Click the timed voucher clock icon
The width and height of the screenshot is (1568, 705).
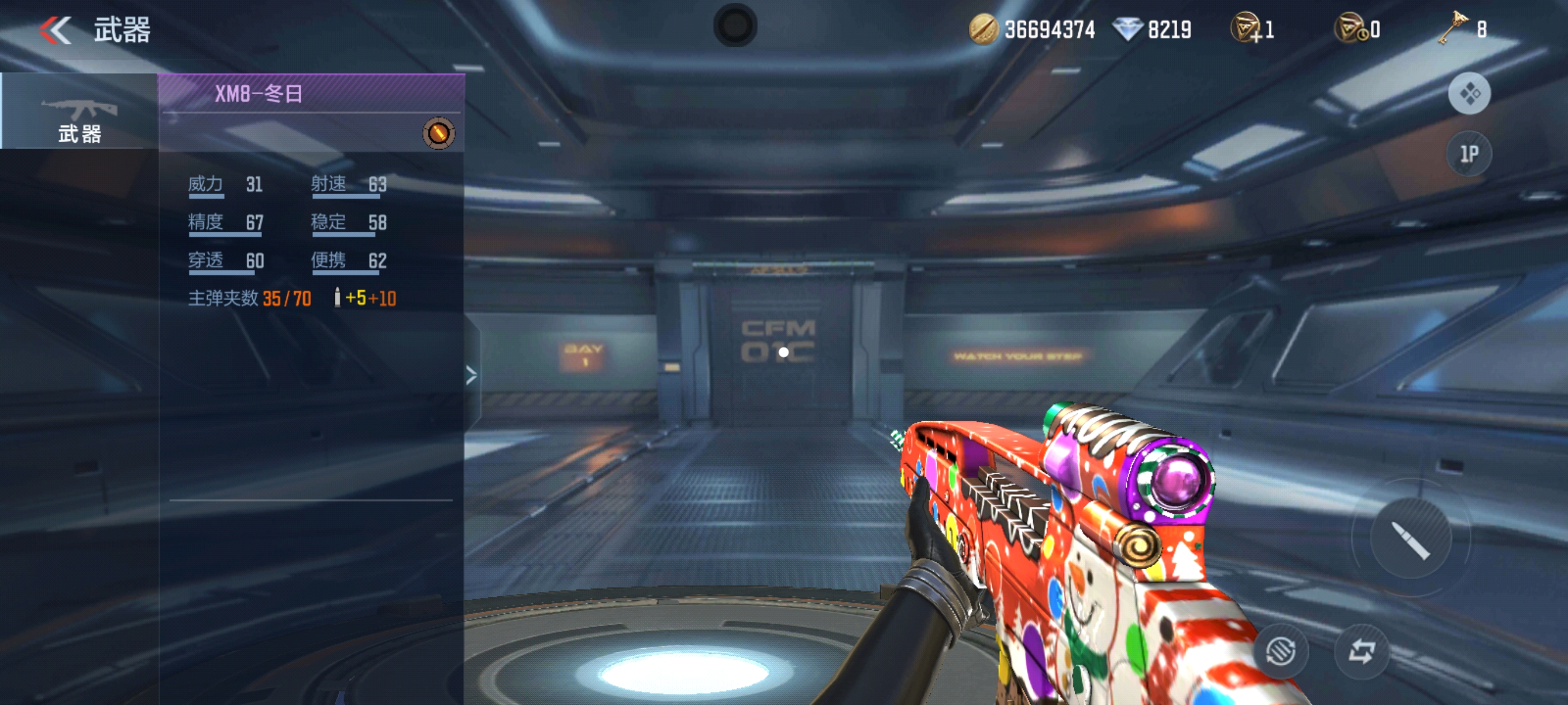click(x=1350, y=28)
